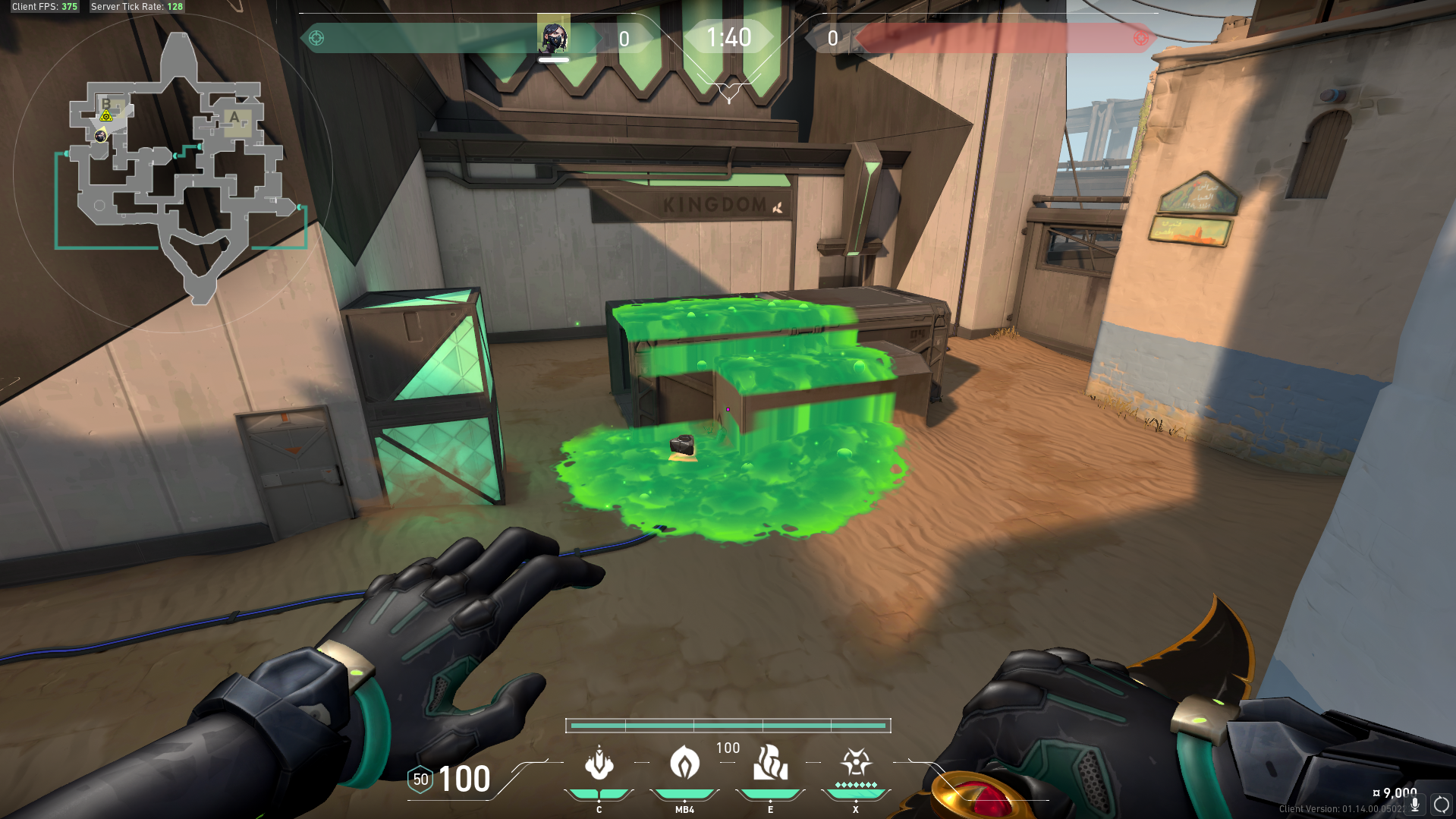This screenshot has height=819, width=1456.
Task: Toggle the microphone icon
Action: click(x=1415, y=805)
